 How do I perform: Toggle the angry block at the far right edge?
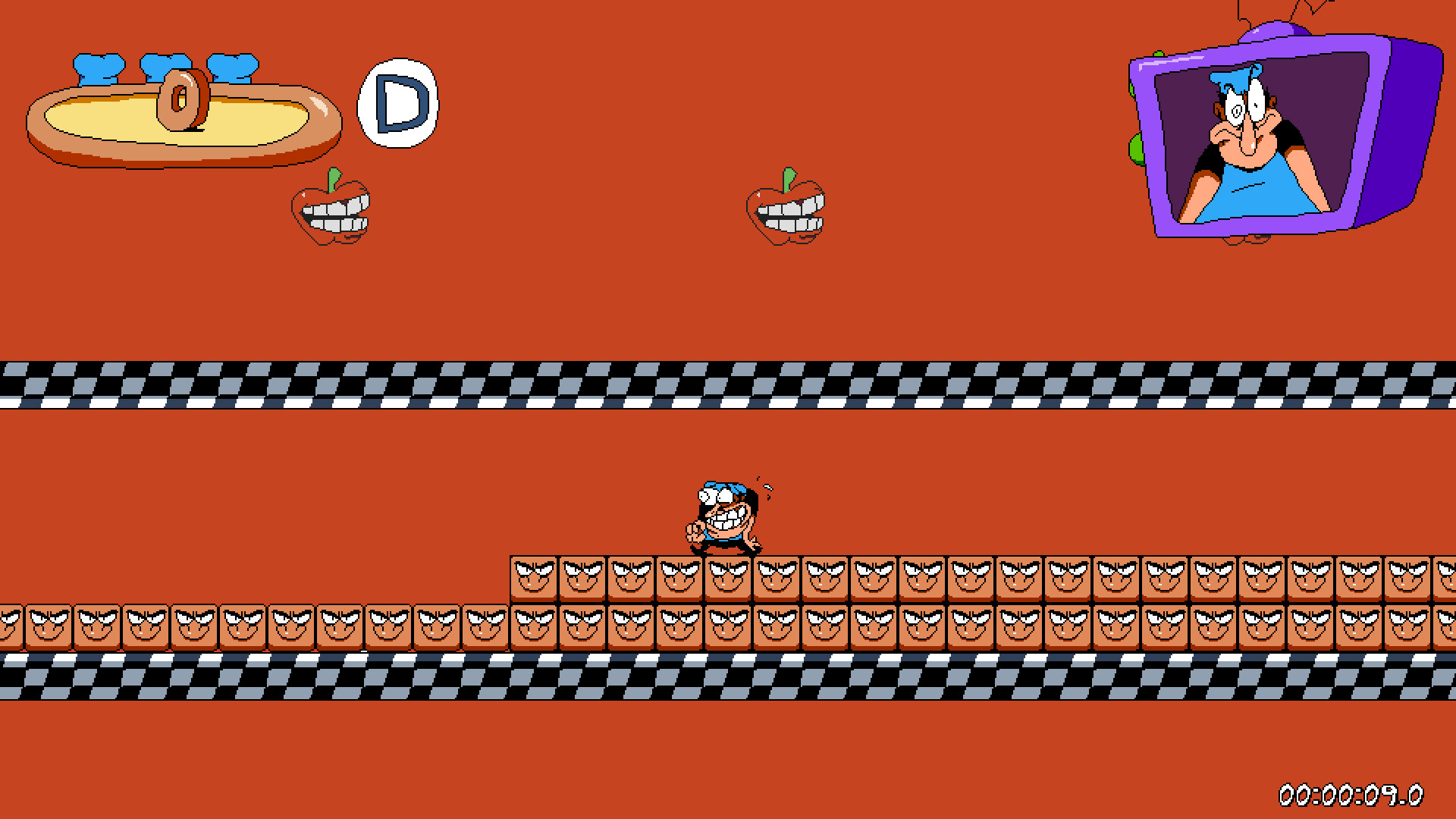pos(1444,579)
